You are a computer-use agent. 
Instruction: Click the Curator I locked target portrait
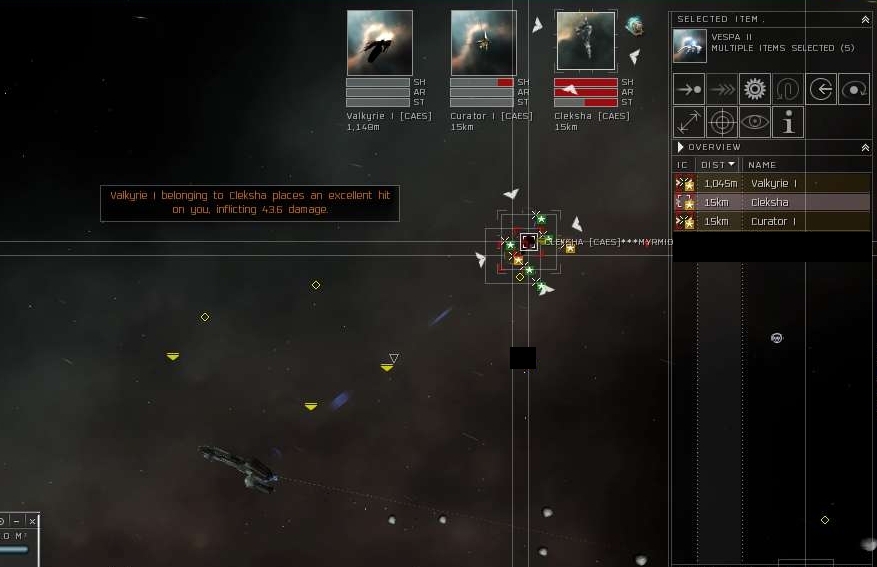coord(483,43)
